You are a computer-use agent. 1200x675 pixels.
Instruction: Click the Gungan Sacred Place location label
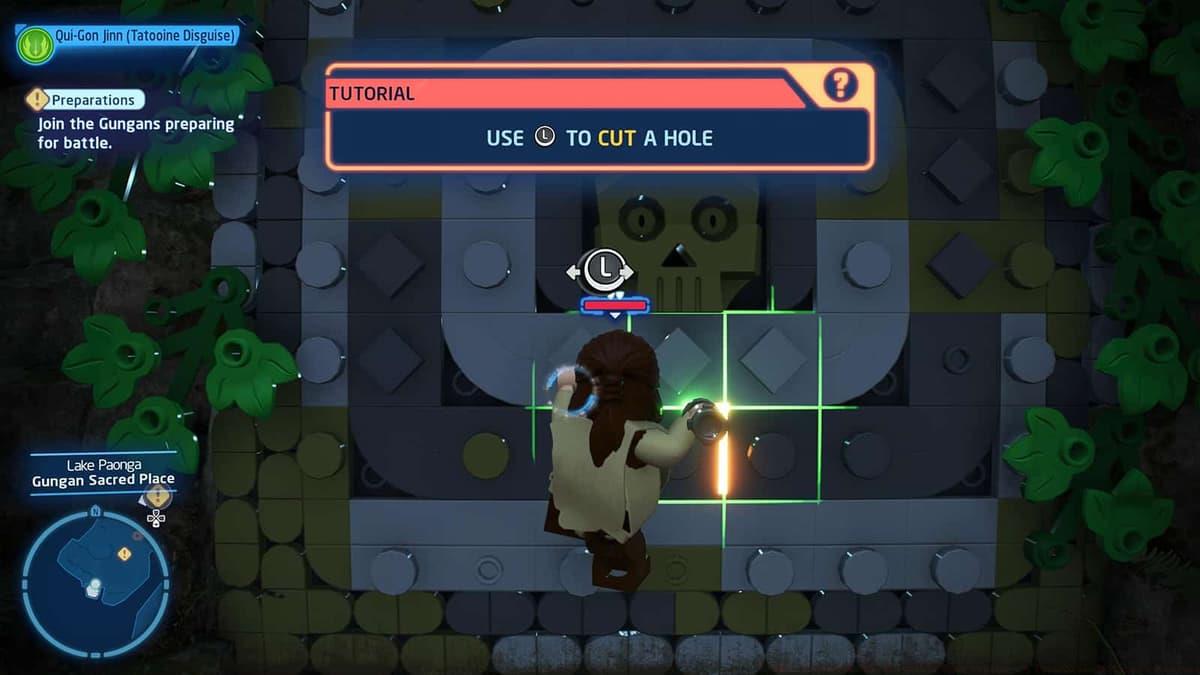[103, 479]
